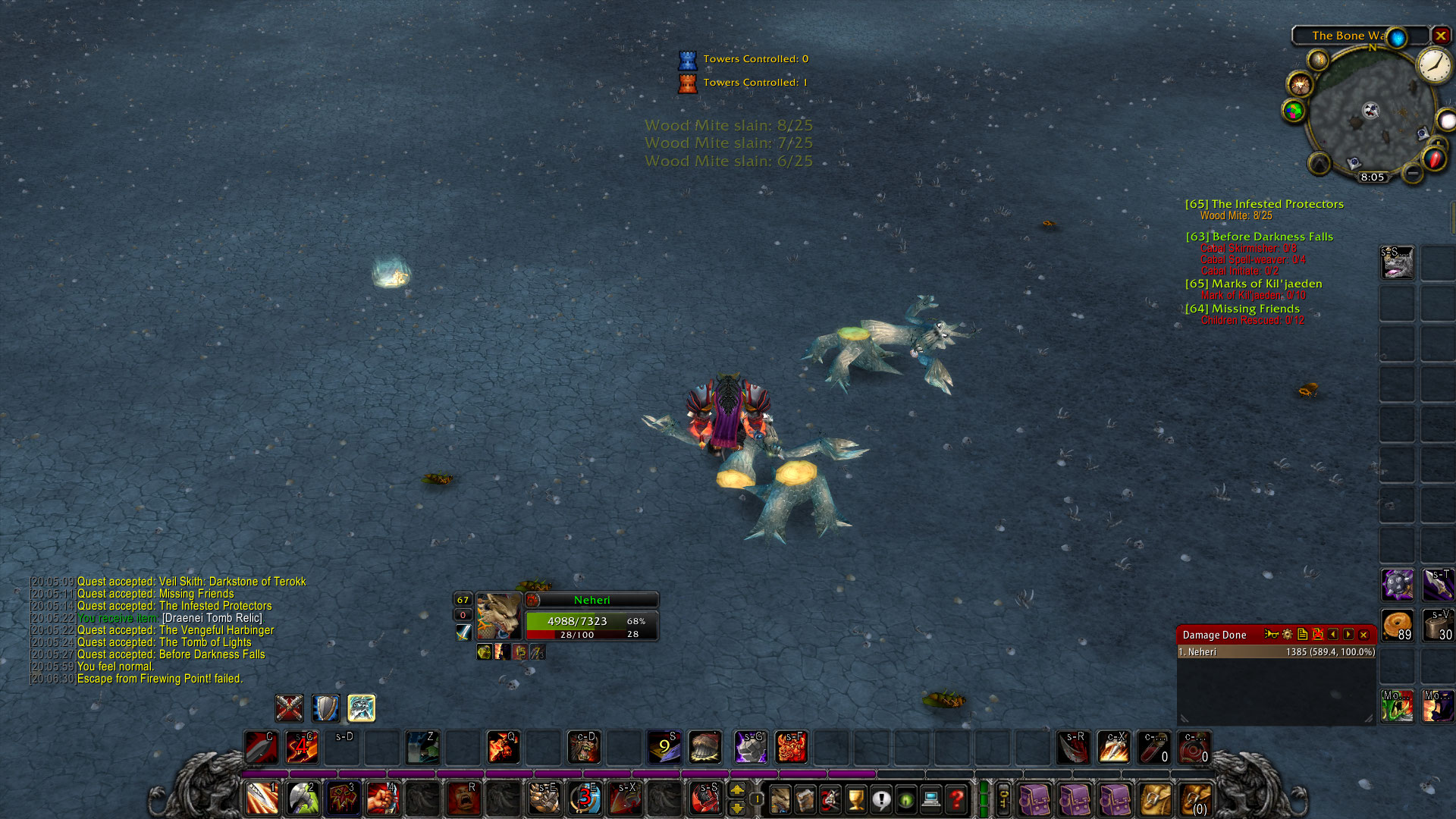Screen dimensions: 1456x819
Task: Open the red talents icon on the micro bar
Action: pos(830,799)
